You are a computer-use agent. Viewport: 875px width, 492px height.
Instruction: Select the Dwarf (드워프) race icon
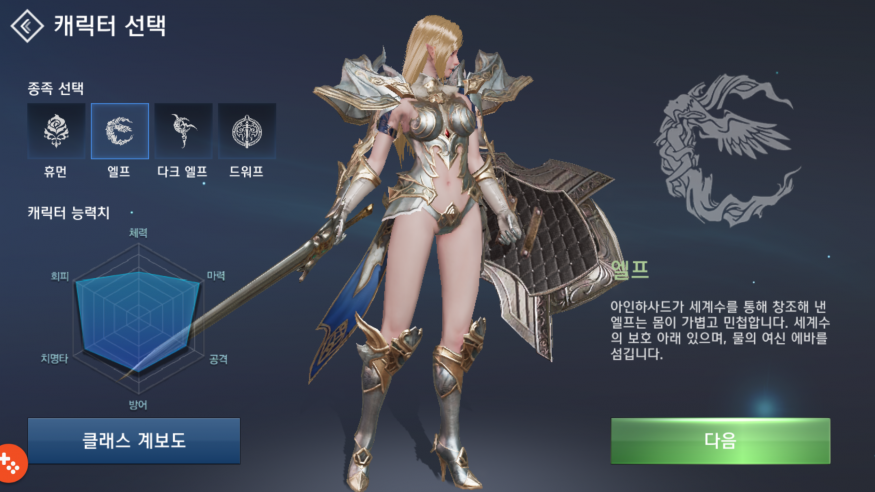click(247, 131)
